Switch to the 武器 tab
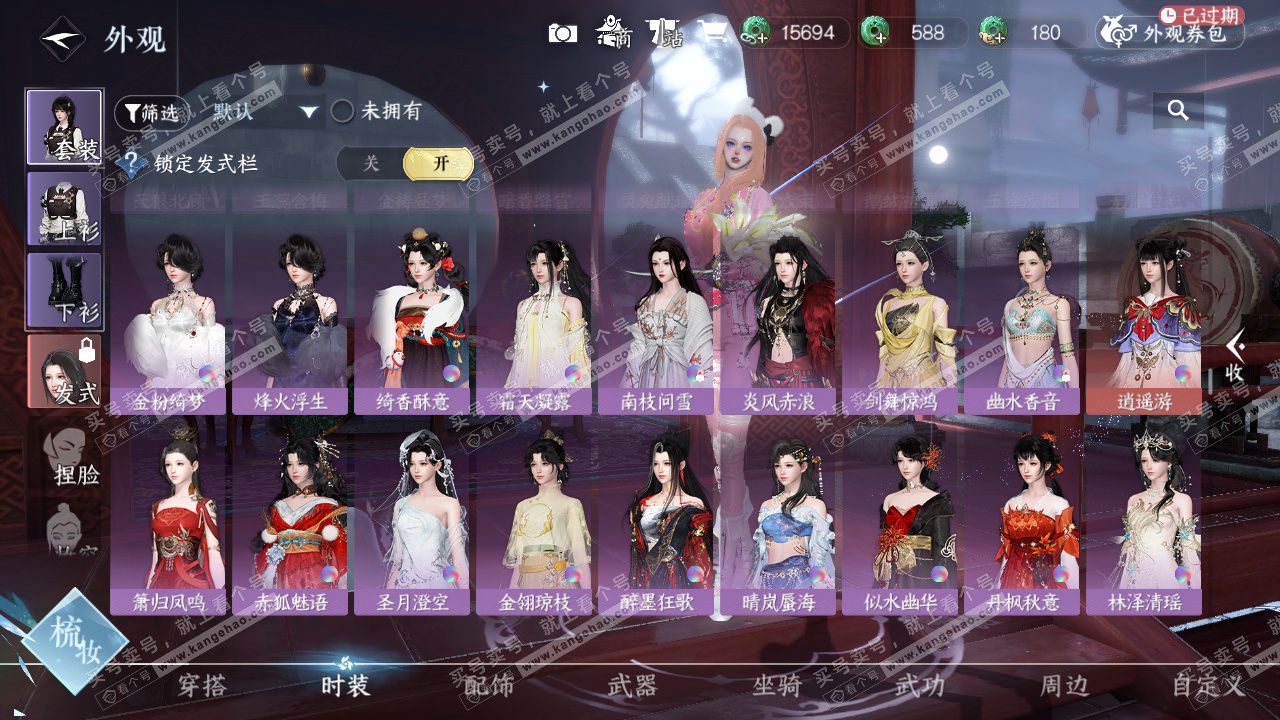This screenshot has width=1280, height=720. (x=633, y=685)
